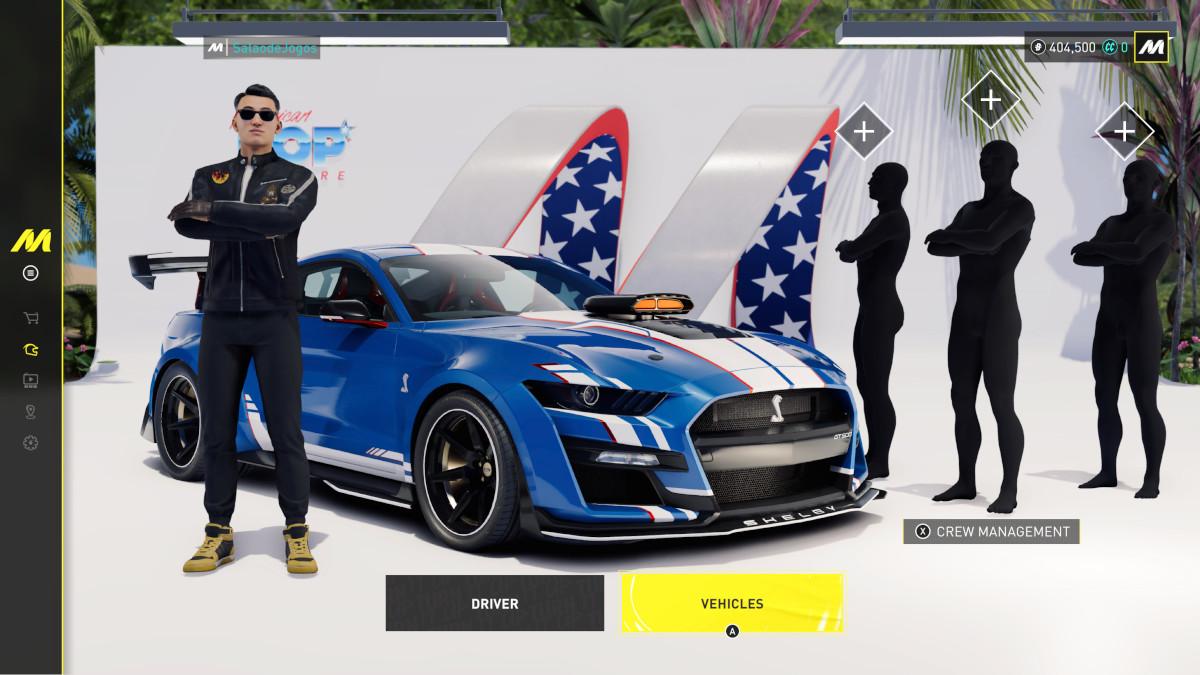Select the video play icon in sidebar
The height and width of the screenshot is (675, 1200).
point(31,380)
